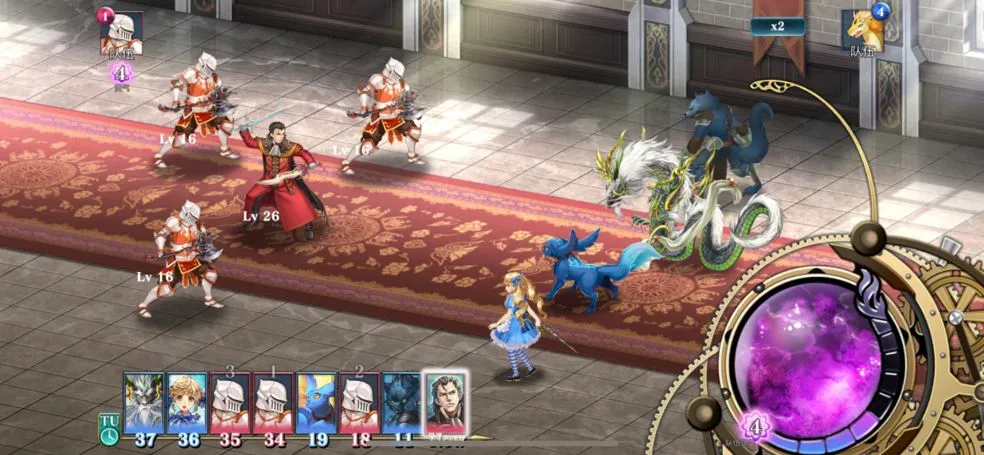
Task: Open the enemy team knight portrait
Action: [x=123, y=33]
